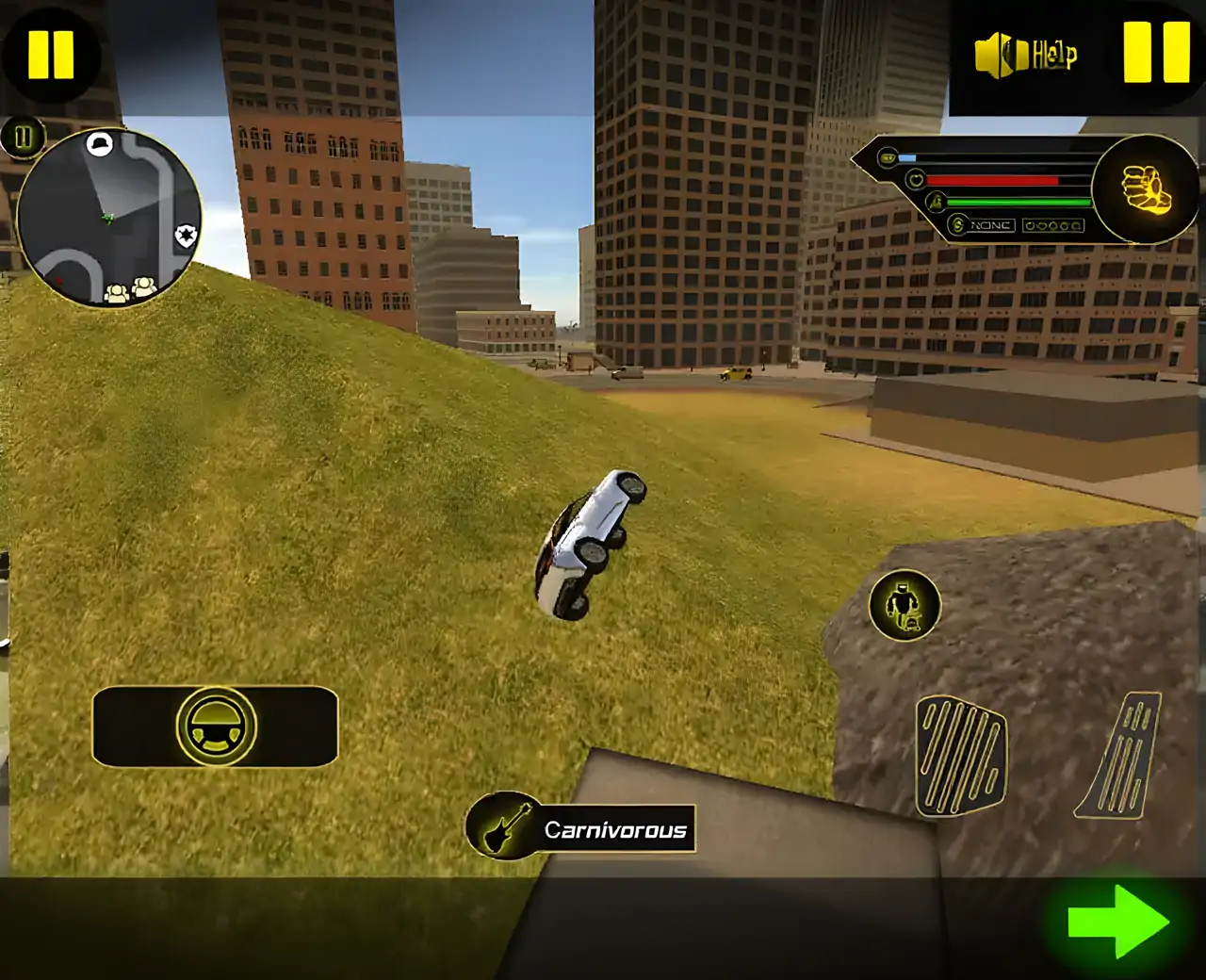Image resolution: width=1206 pixels, height=980 pixels.
Task: Activate the fist punch attack icon
Action: [x=1145, y=188]
